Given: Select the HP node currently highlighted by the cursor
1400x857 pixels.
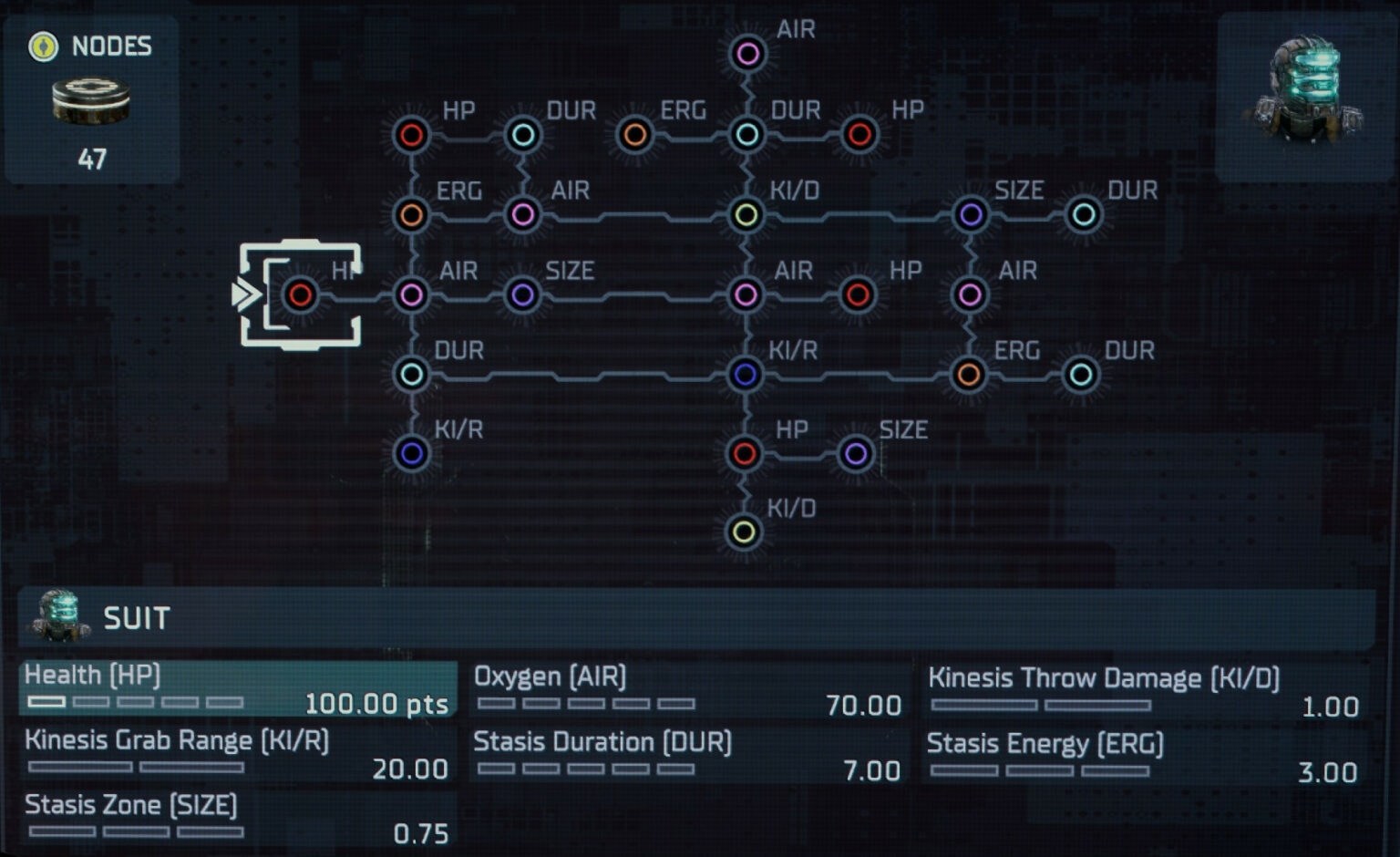Looking at the screenshot, I should [x=301, y=294].
